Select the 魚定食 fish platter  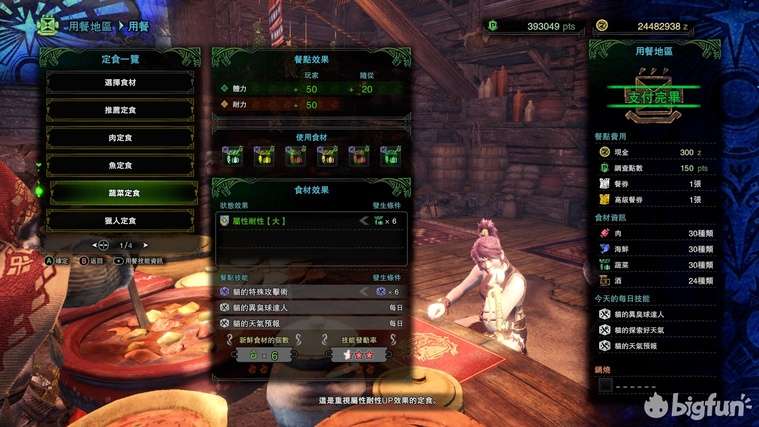tap(124, 165)
